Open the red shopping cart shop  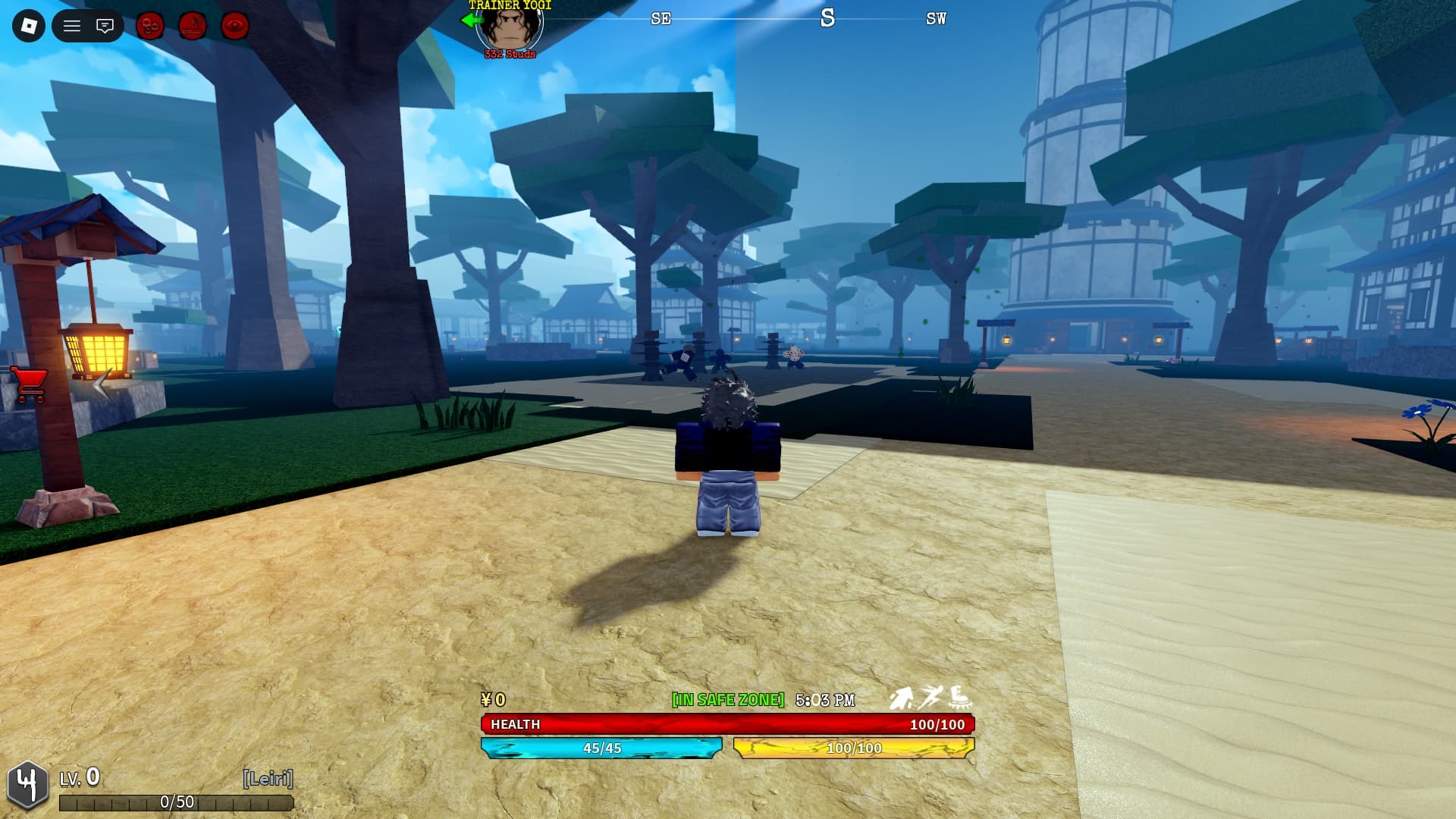pos(30,384)
